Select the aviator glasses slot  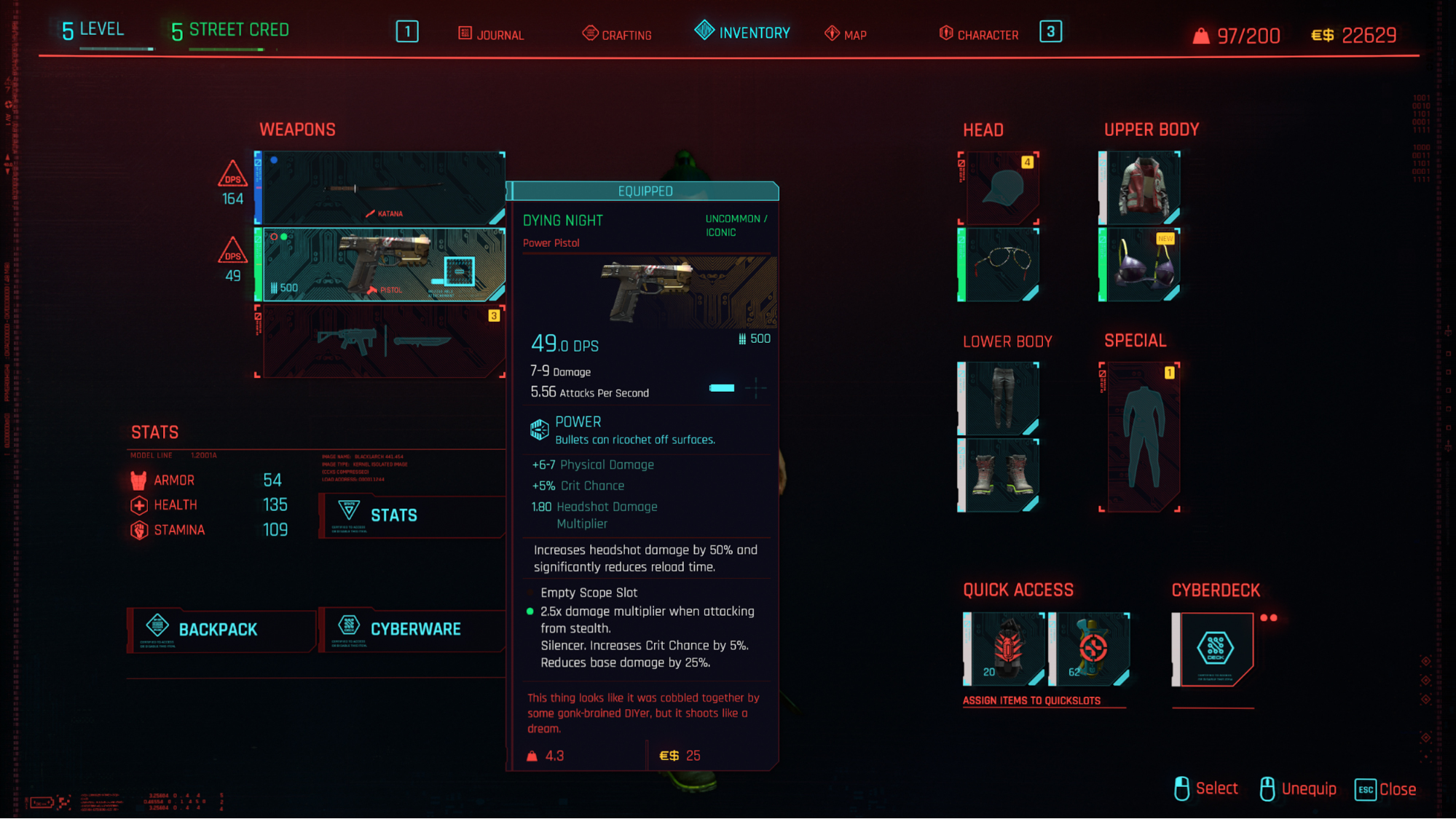pyautogui.click(x=999, y=265)
